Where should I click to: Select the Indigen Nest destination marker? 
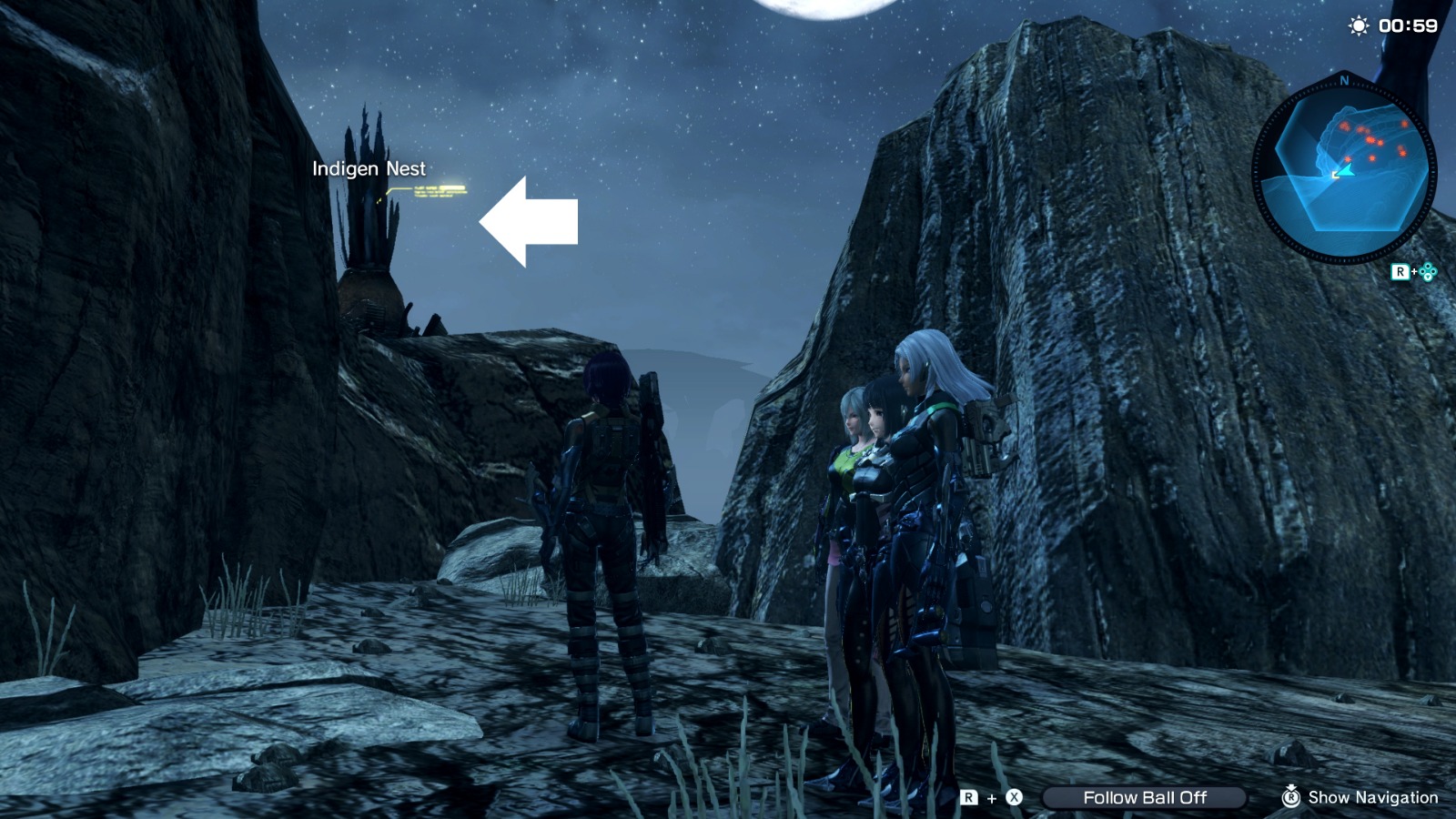point(378,200)
